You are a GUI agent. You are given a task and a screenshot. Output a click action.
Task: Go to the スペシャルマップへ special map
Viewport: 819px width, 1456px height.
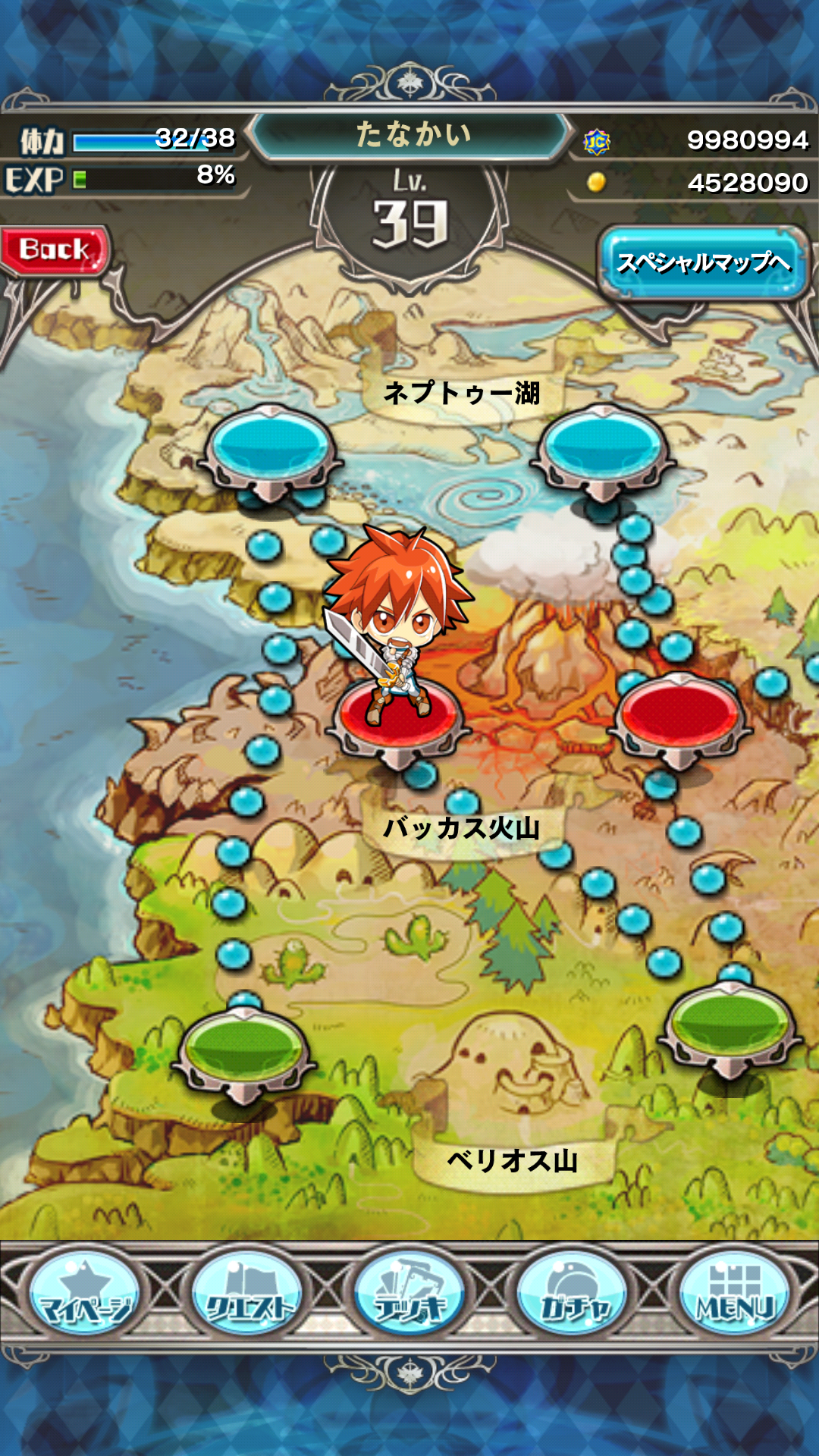coord(702,262)
